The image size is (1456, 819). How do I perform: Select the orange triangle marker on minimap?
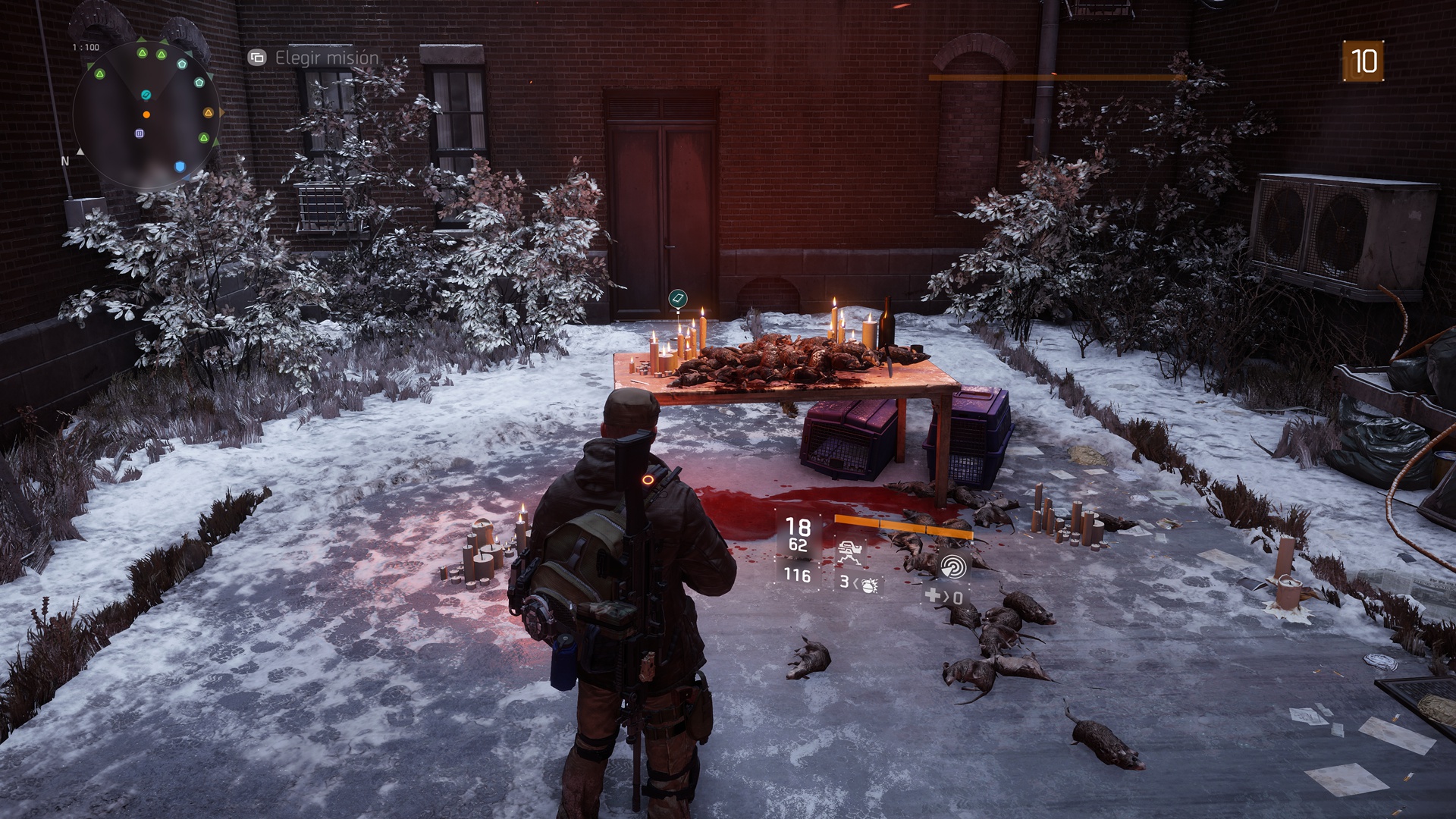click(x=209, y=113)
